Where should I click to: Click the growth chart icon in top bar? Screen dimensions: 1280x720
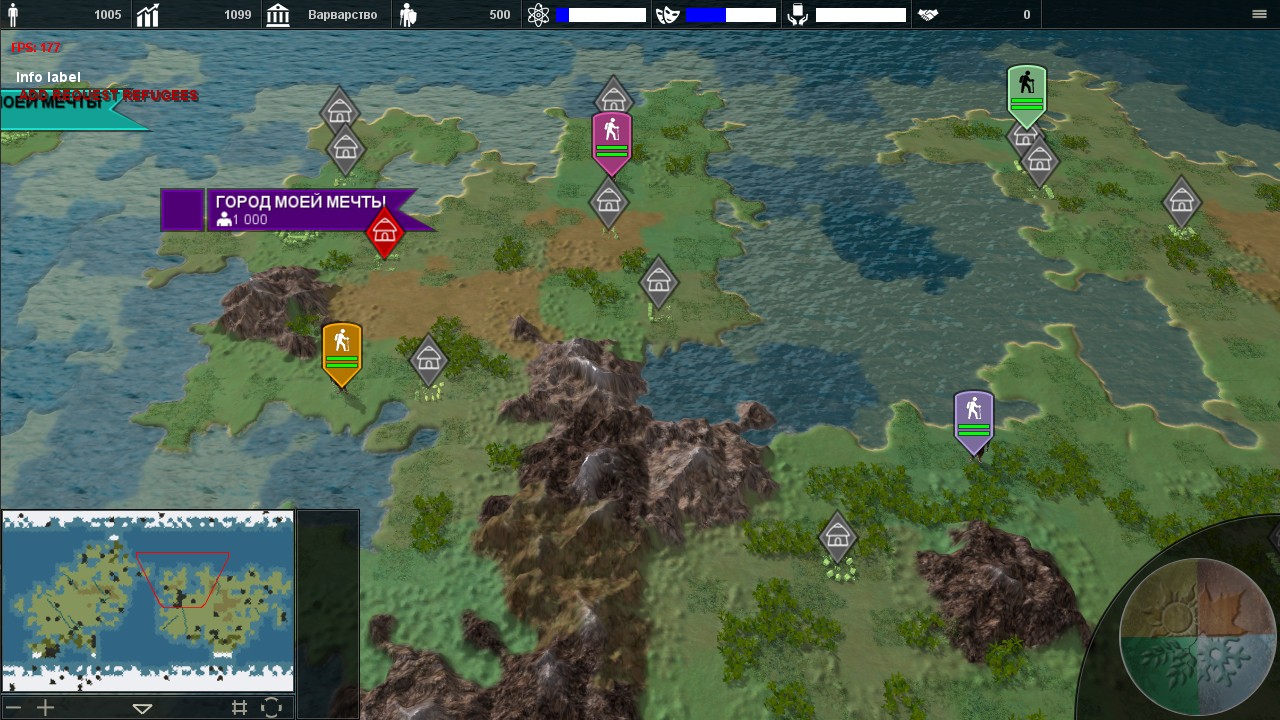click(148, 15)
